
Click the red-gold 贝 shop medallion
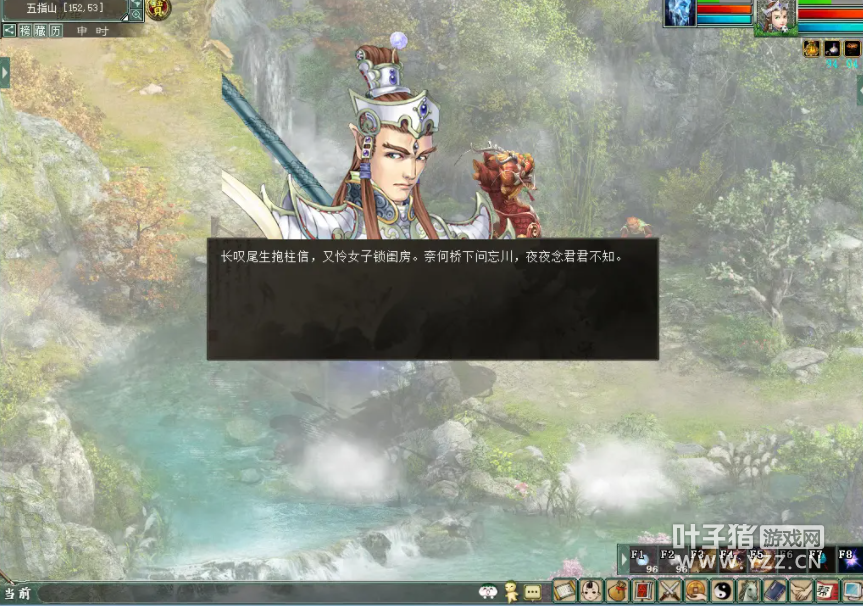coord(158,10)
